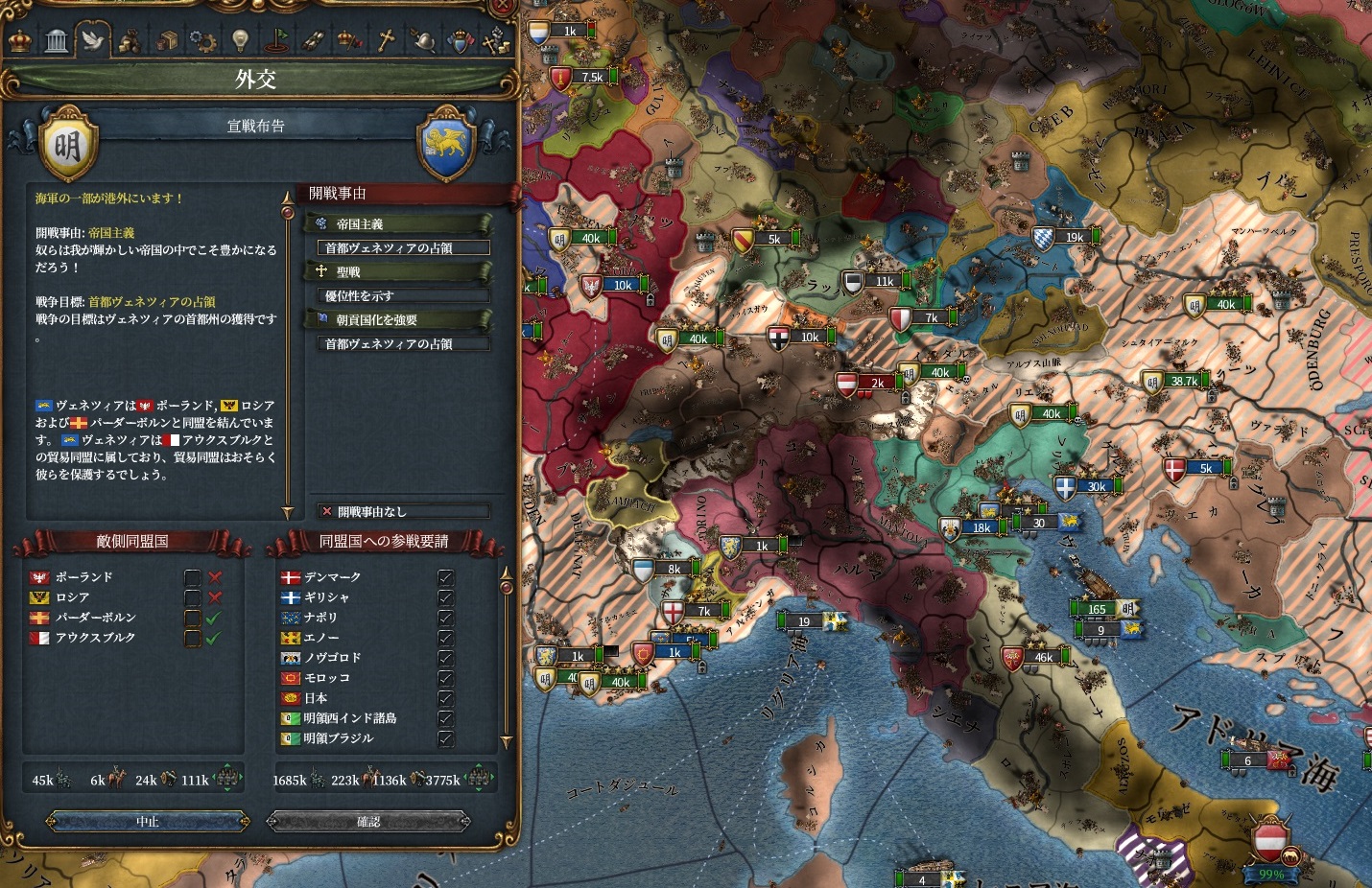Open the helmet tab
The height and width of the screenshot is (888, 1372).
pos(422,41)
